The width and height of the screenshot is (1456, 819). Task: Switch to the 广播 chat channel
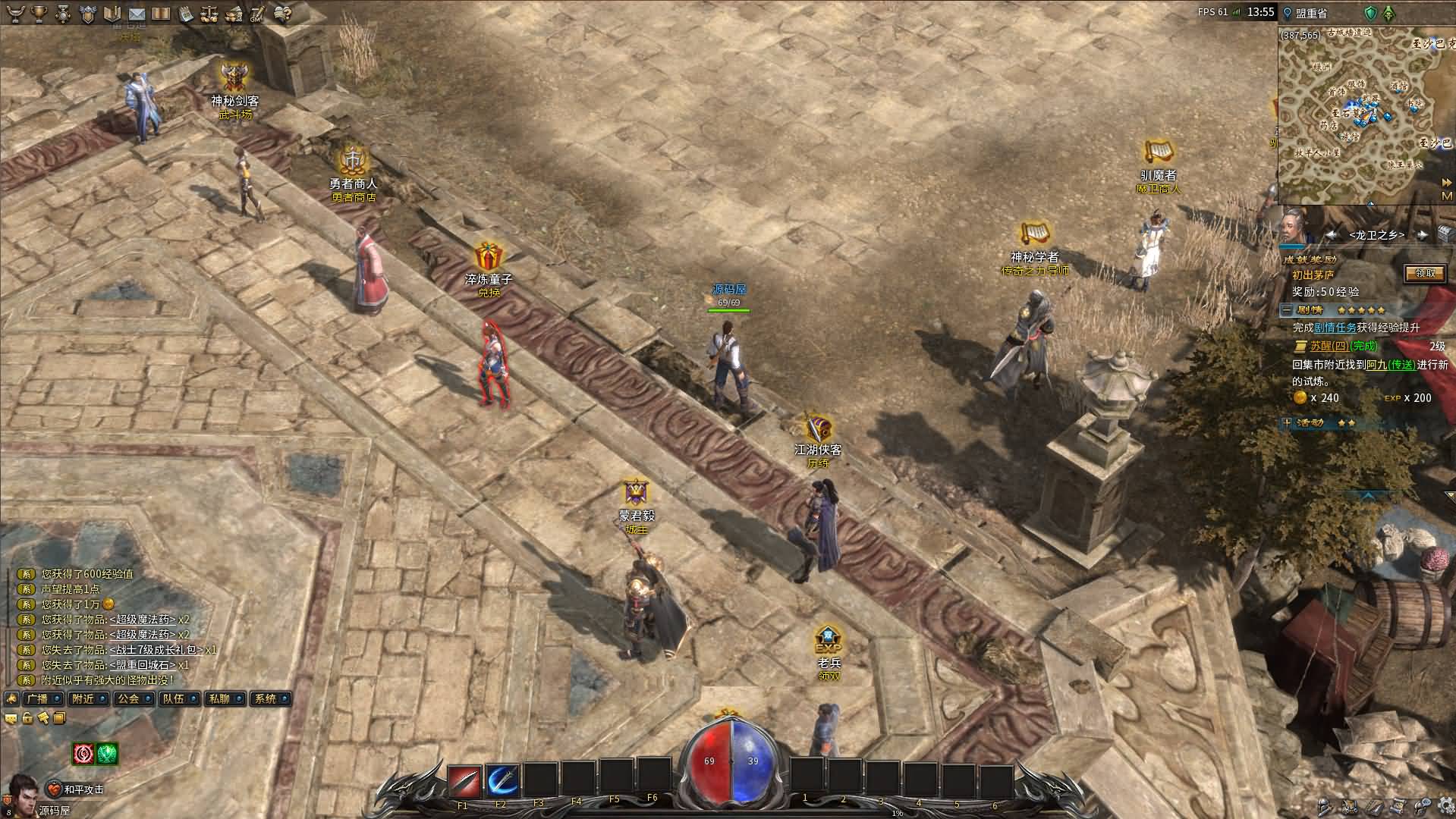pos(36,699)
